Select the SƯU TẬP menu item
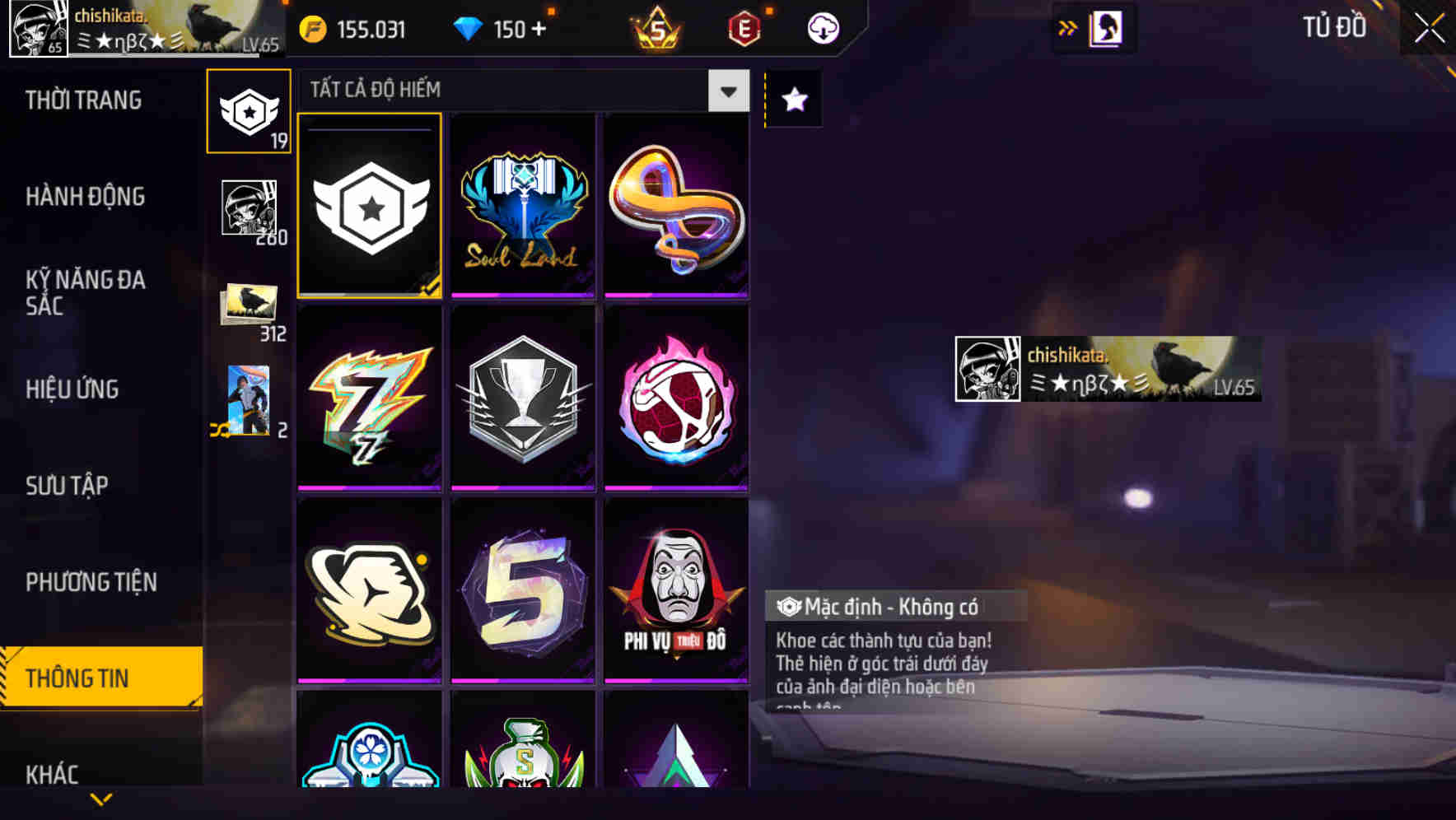Screen dimensions: 1456x820 coord(68,486)
